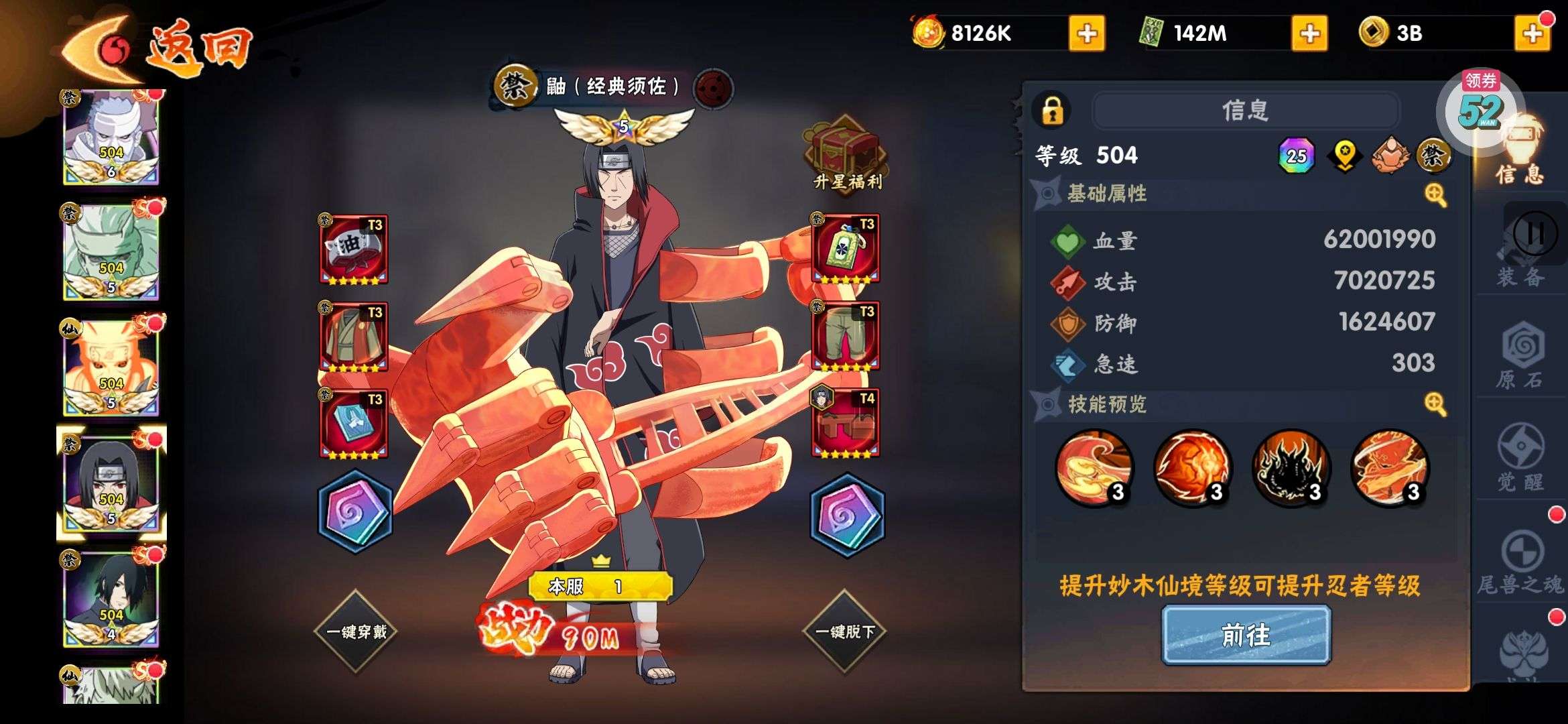Choose the orange Nine-Tails Naruto portrait
Viewport: 1568px width, 724px height.
(x=111, y=367)
